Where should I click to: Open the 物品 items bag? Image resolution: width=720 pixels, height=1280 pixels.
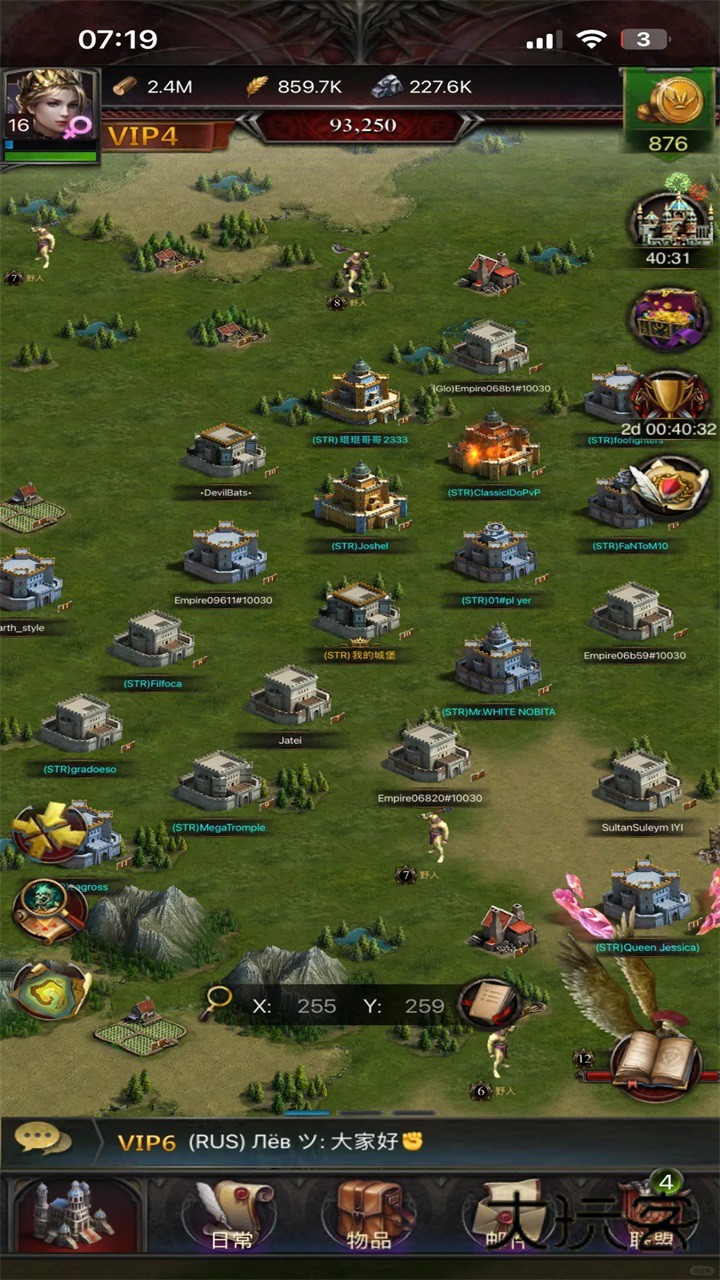(368, 1216)
